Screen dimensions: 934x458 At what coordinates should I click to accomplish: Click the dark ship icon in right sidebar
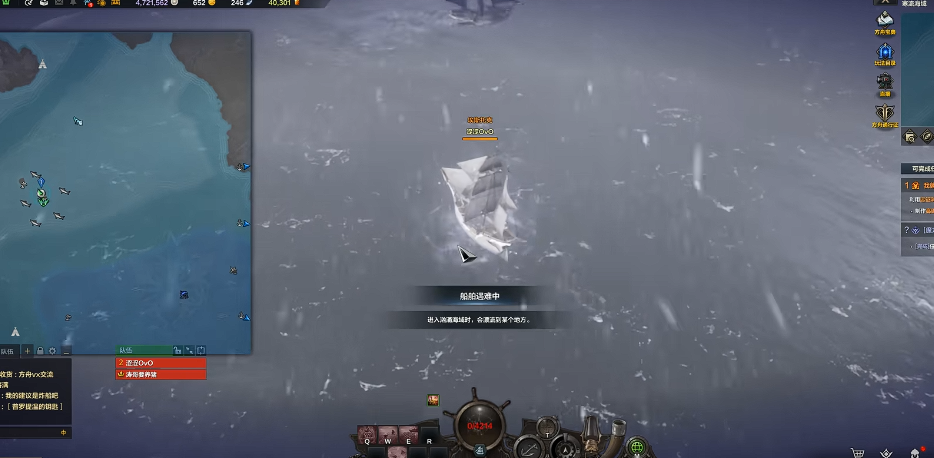point(885,82)
